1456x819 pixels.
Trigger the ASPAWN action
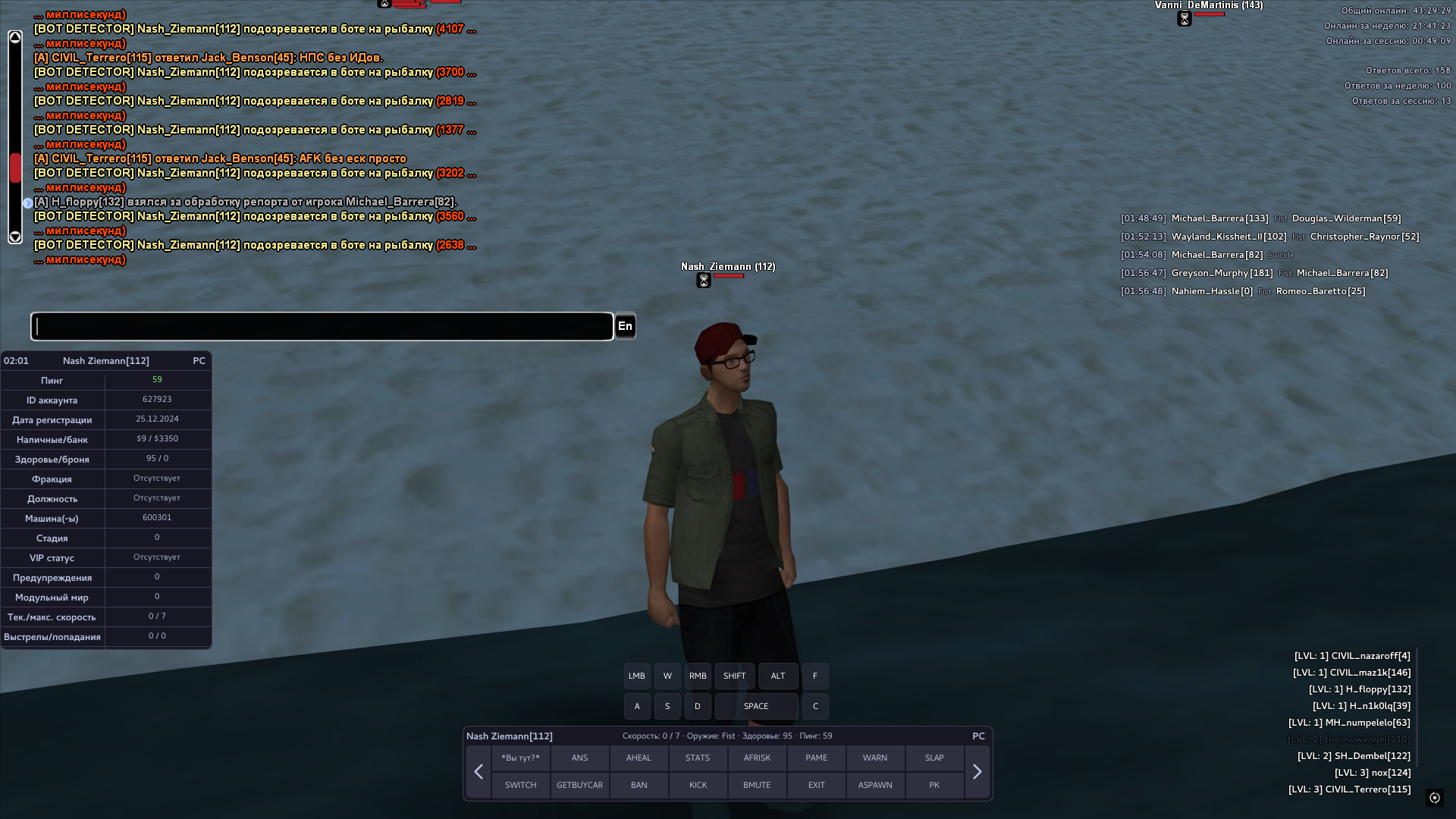pos(875,785)
